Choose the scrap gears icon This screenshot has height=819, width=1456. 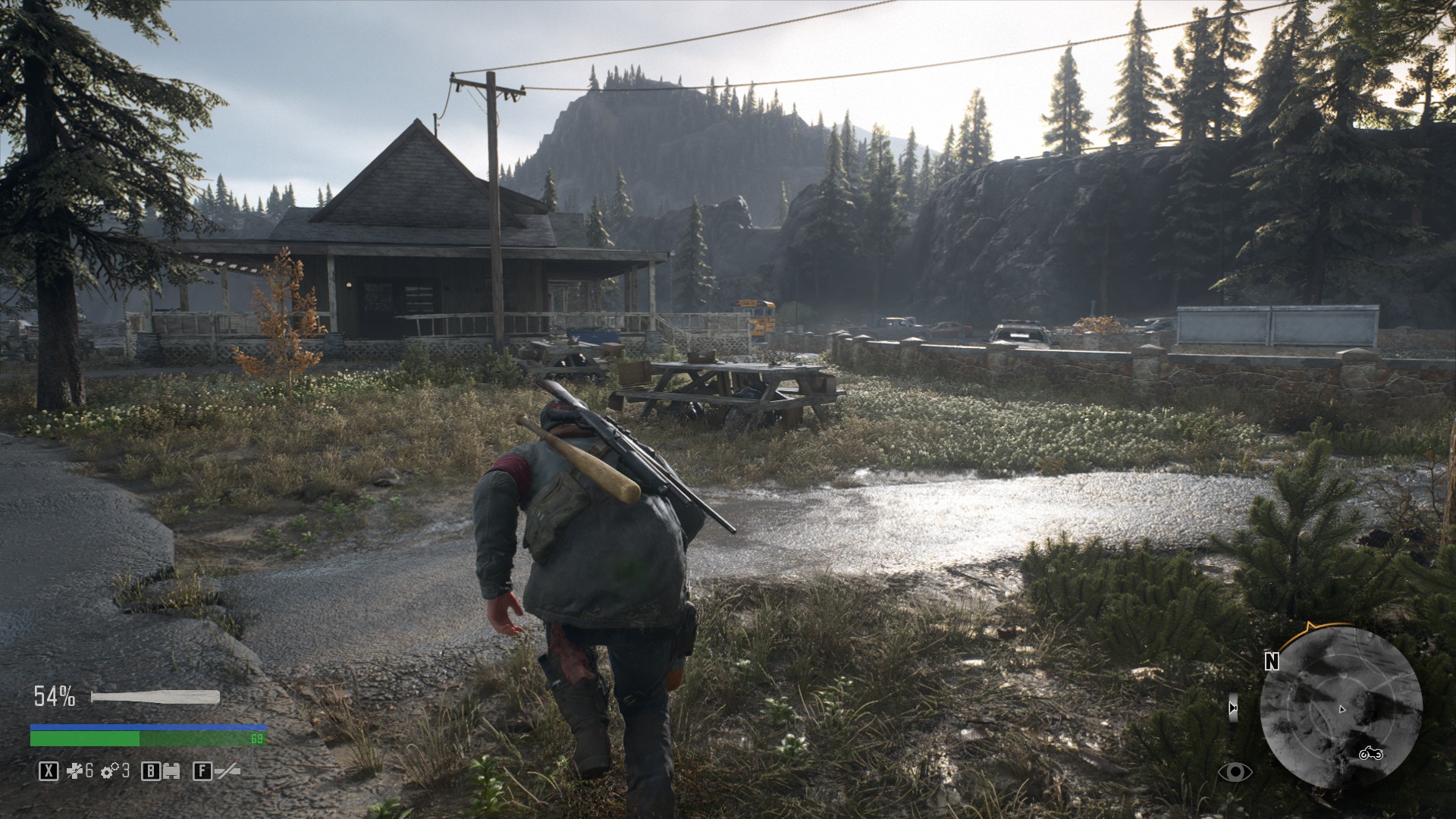point(110,771)
